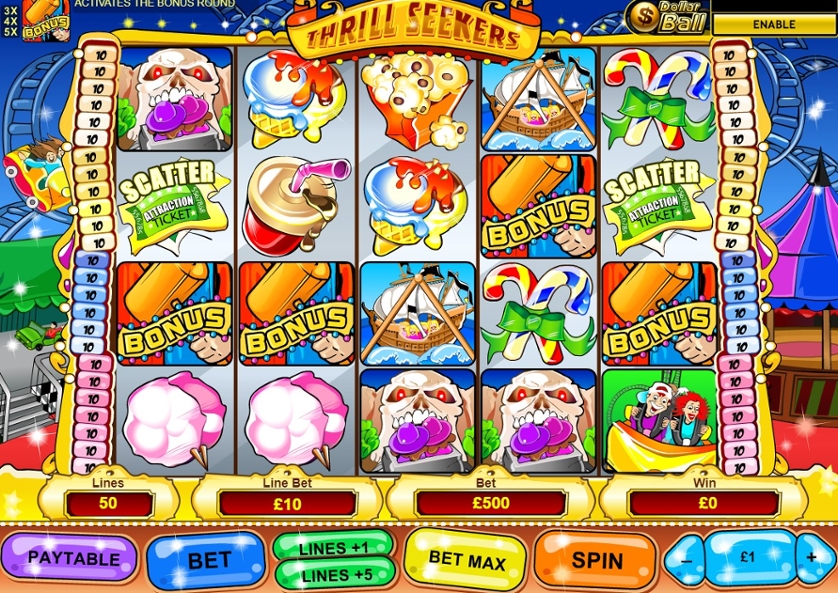Image resolution: width=838 pixels, height=593 pixels.
Task: Click the blue Bet button
Action: coord(208,561)
